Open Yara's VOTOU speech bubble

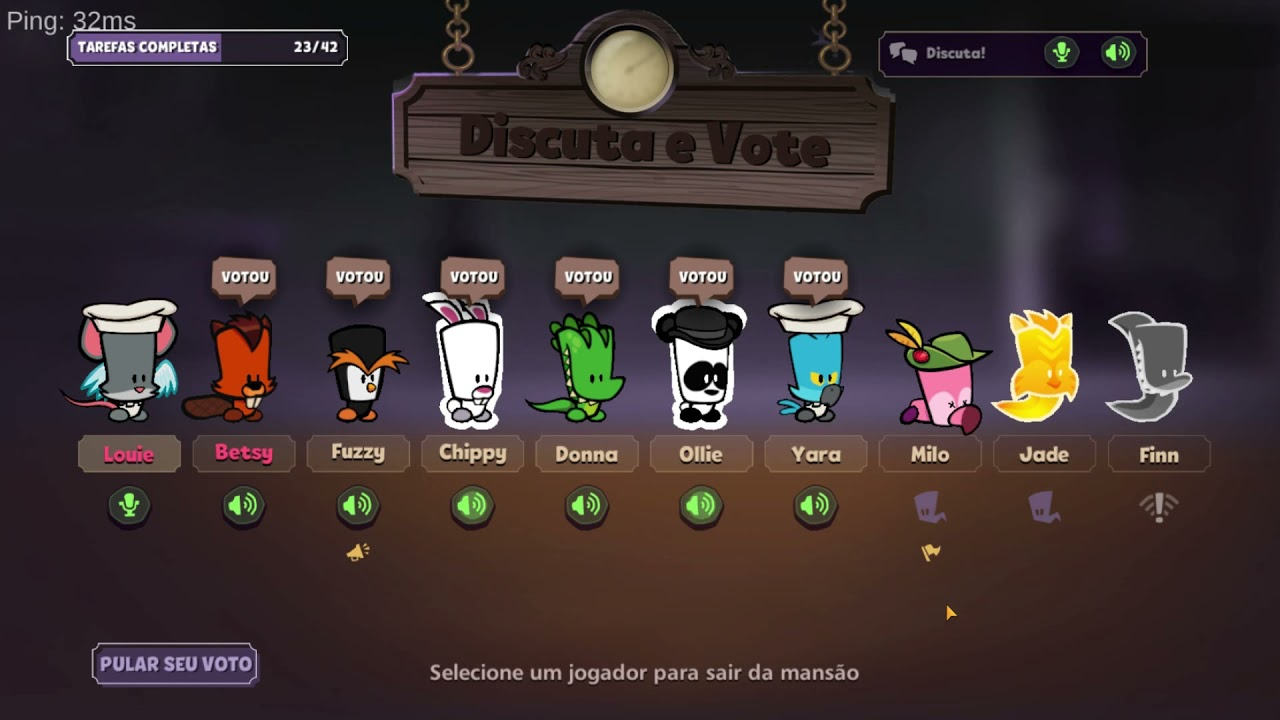(x=815, y=277)
